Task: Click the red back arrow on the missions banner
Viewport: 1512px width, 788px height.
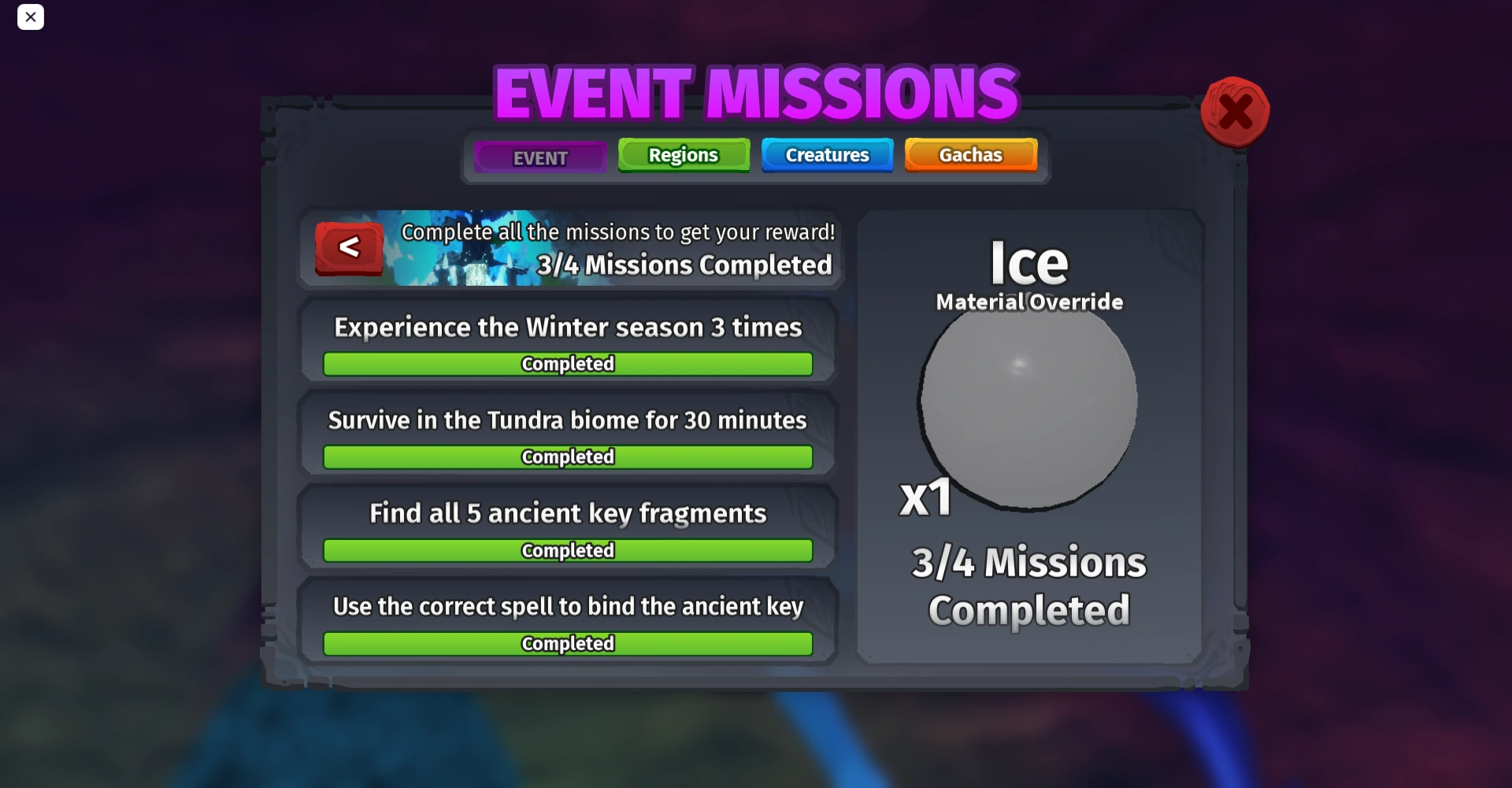Action: pyautogui.click(x=349, y=247)
